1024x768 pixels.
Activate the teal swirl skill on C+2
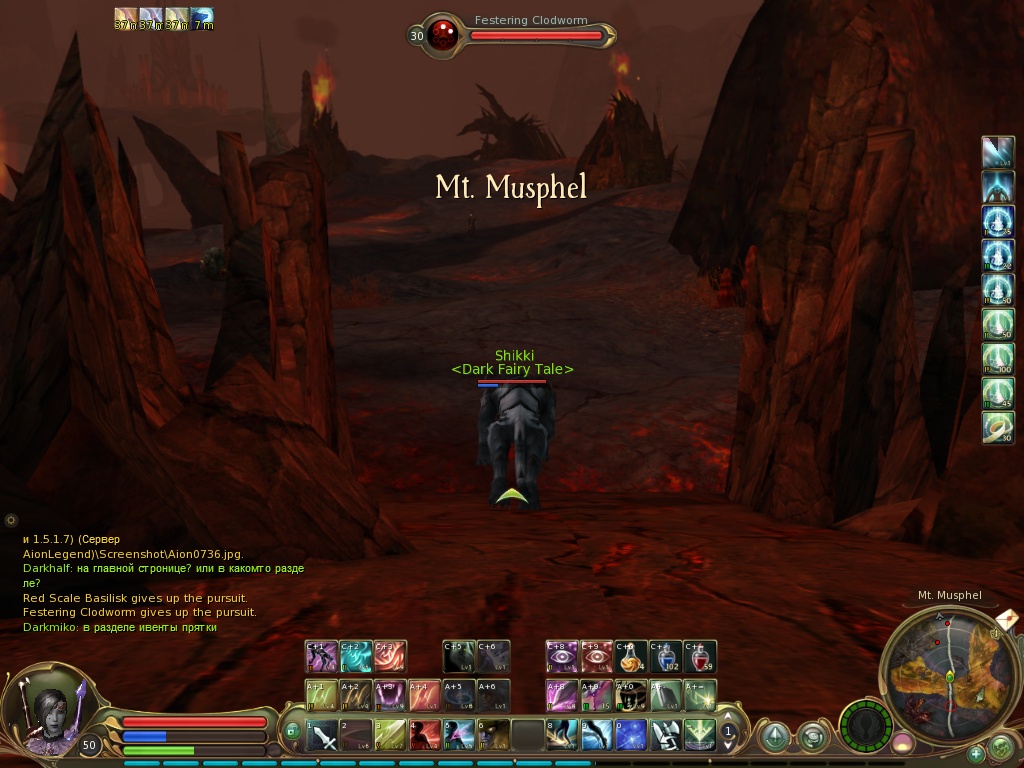pos(356,657)
